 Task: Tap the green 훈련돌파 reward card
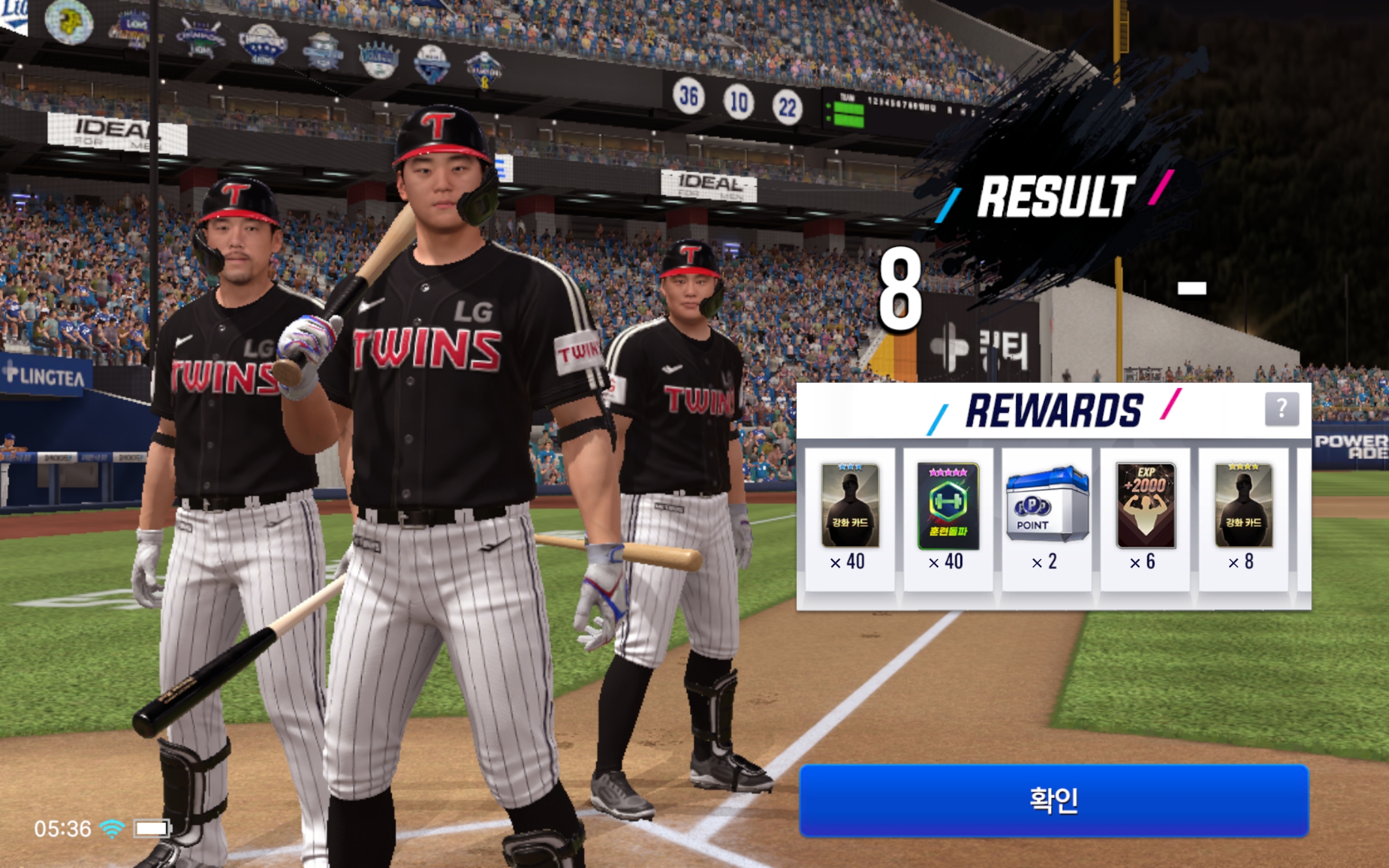[x=948, y=506]
